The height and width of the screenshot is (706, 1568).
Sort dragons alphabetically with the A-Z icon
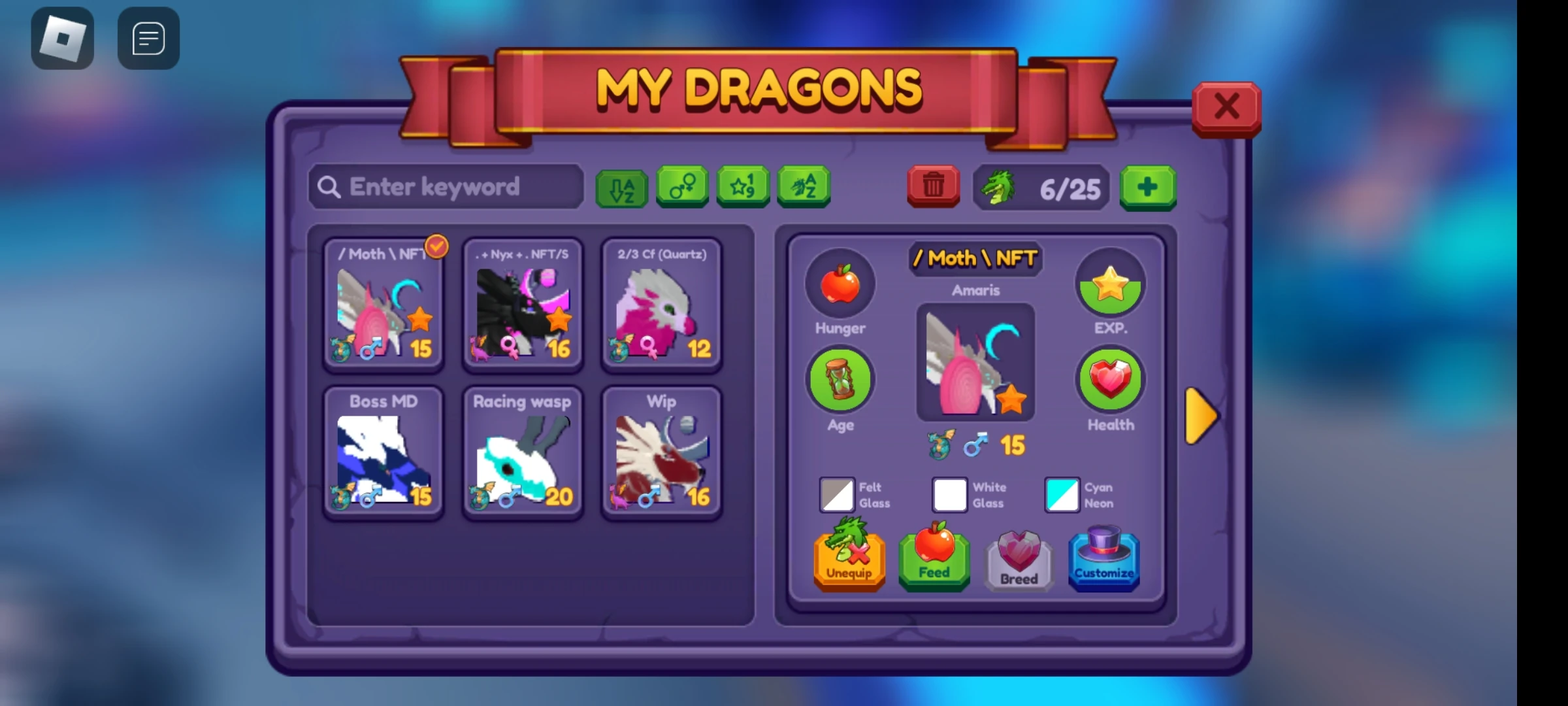pos(621,188)
